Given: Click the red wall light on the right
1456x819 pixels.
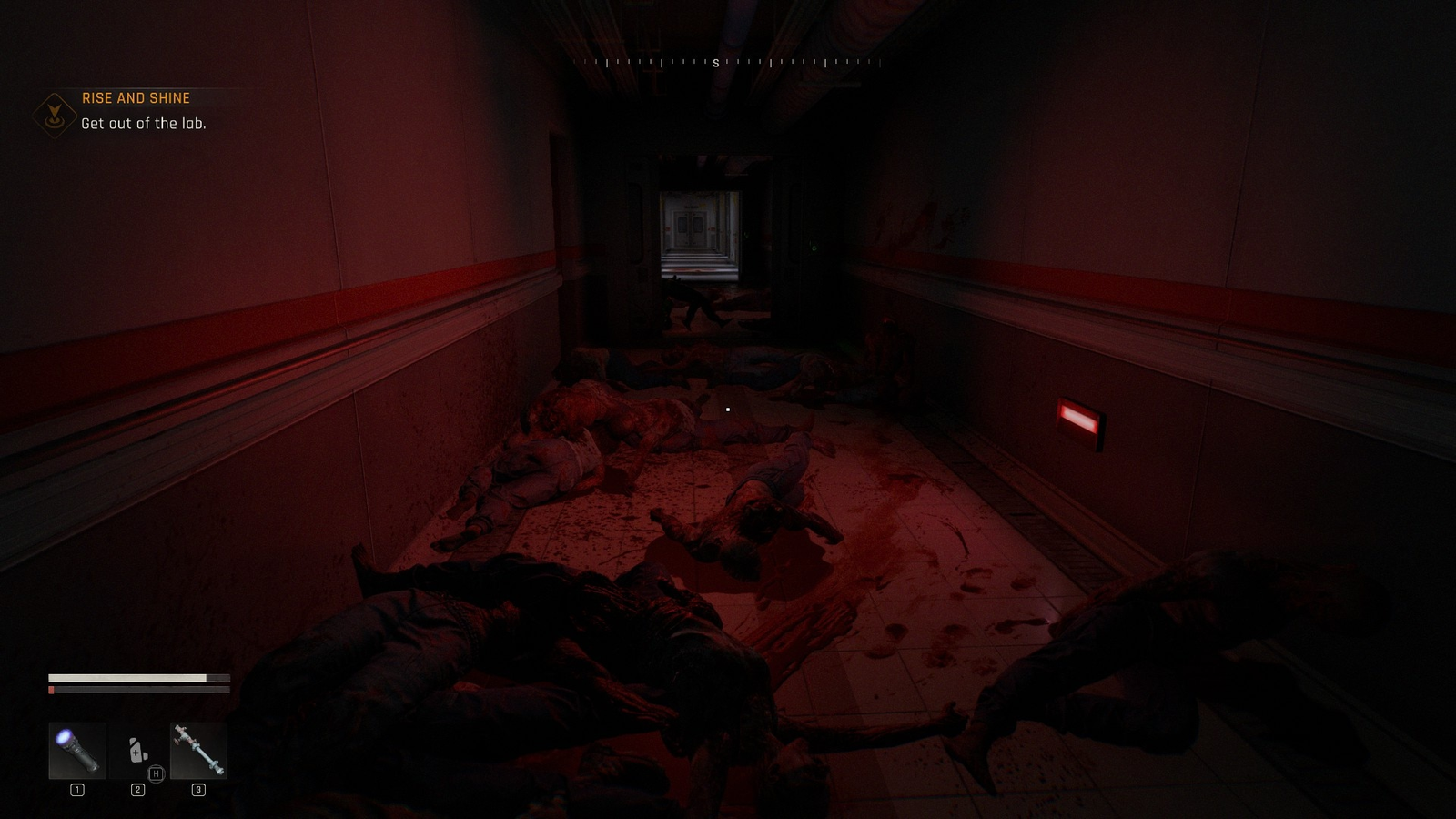Looking at the screenshot, I should 1079,420.
